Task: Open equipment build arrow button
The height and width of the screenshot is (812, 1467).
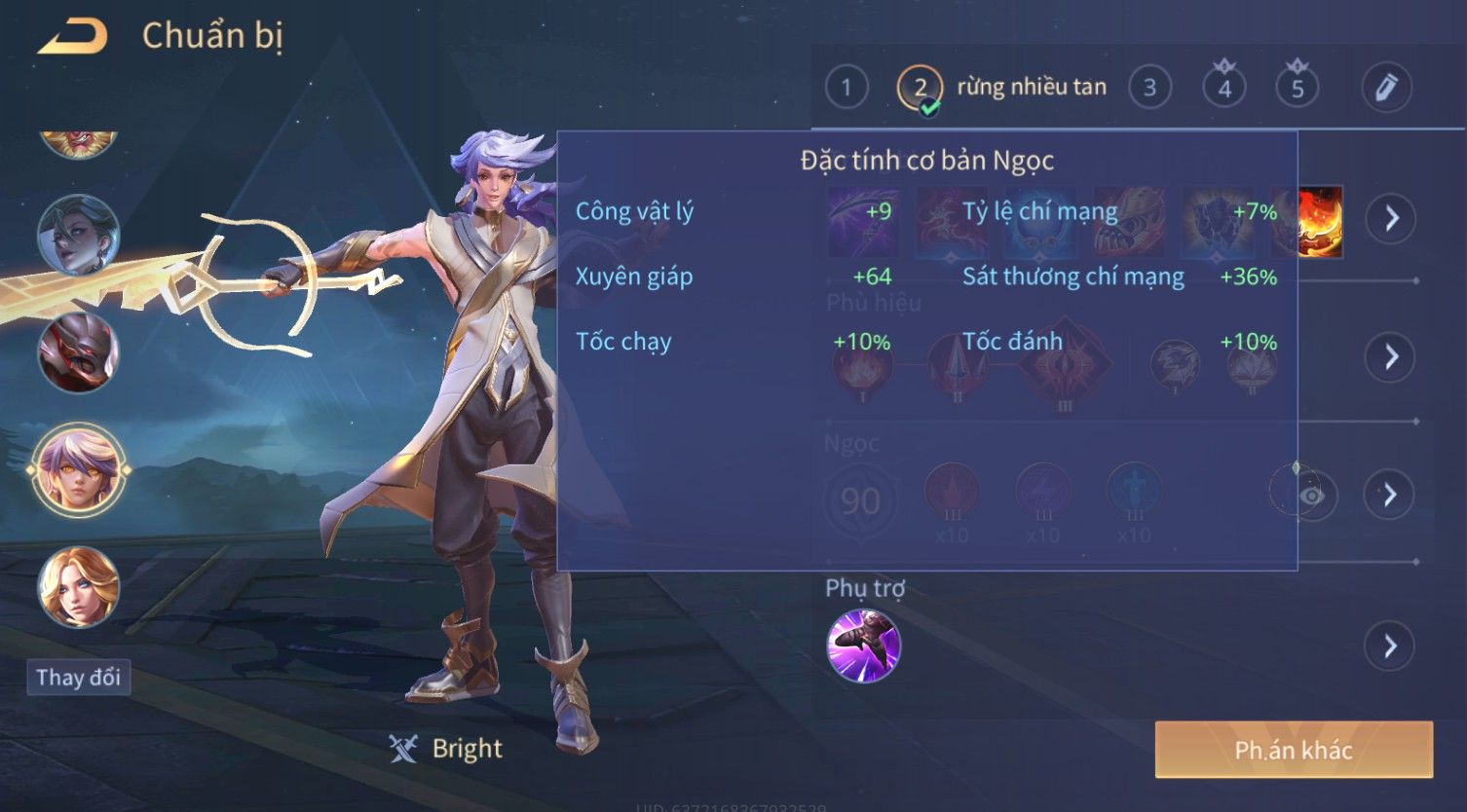Action: (x=1390, y=218)
